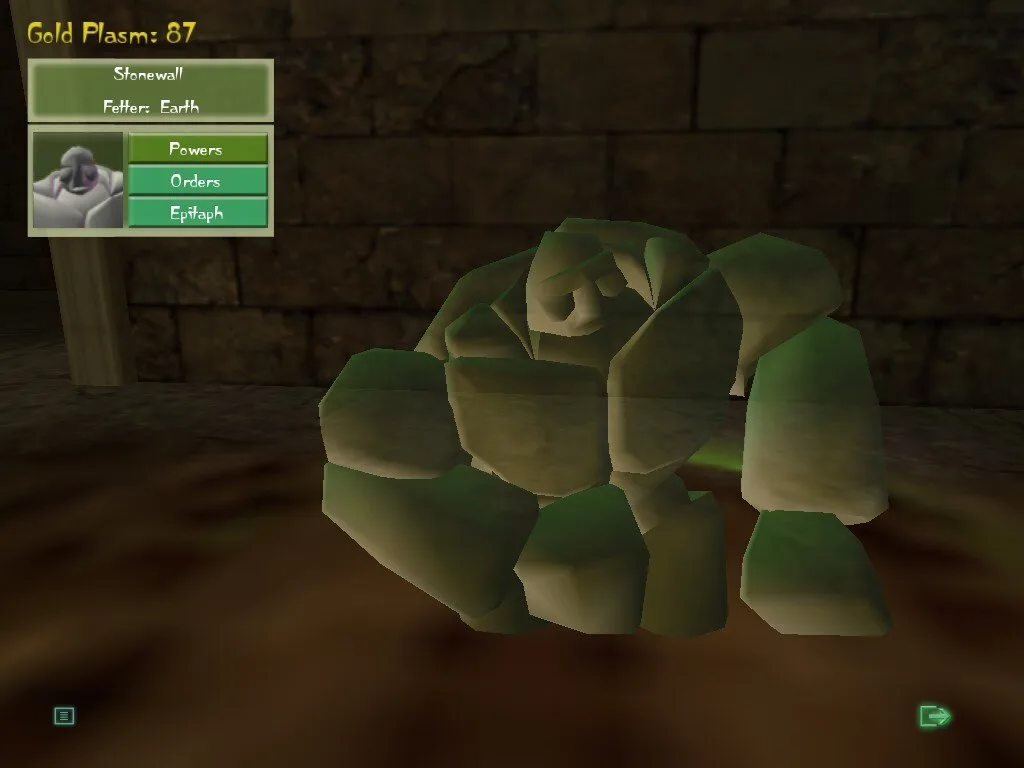
Task: Open the menu list icon
Action: point(64,716)
